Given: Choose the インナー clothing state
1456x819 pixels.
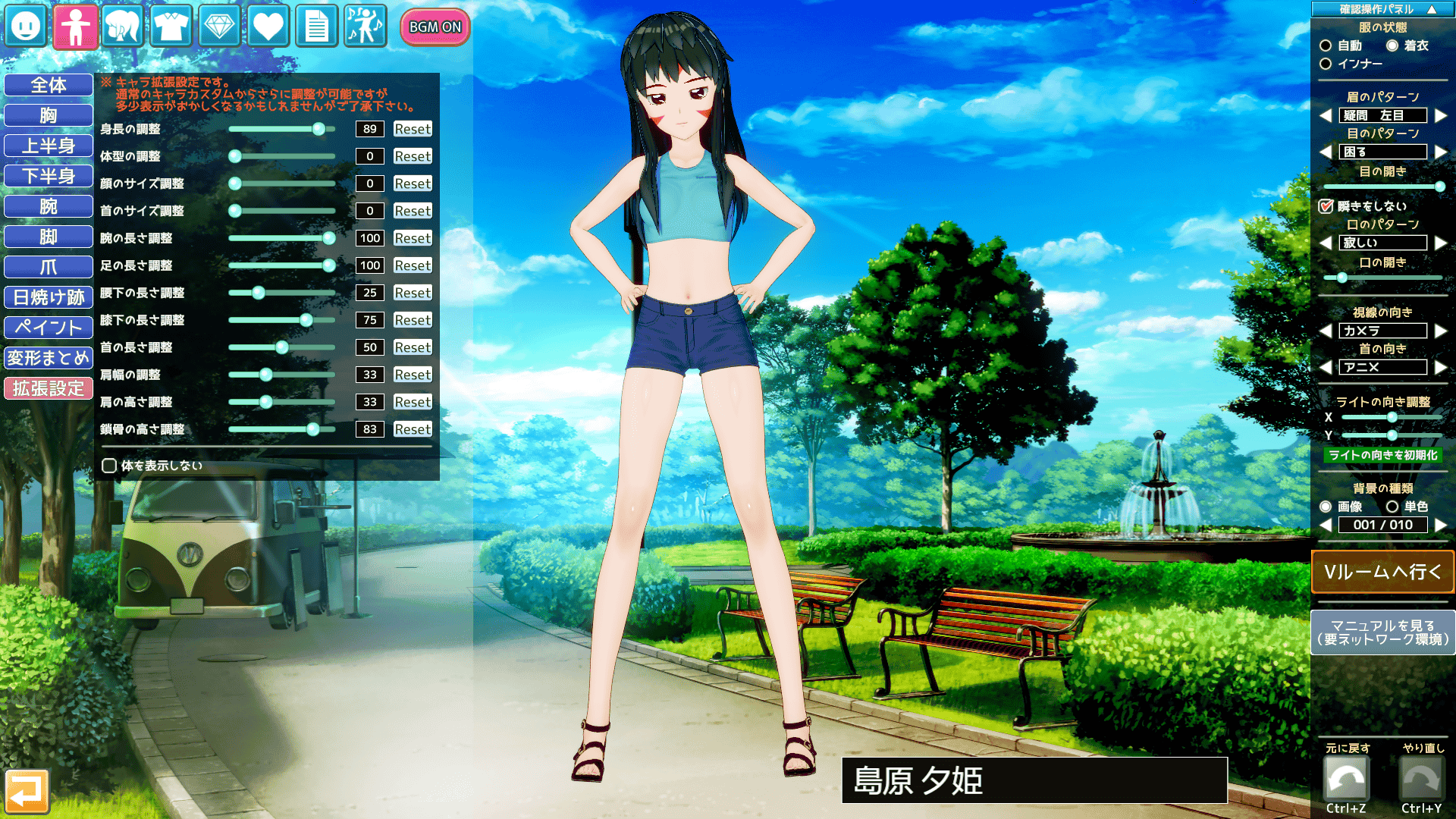Looking at the screenshot, I should pyautogui.click(x=1326, y=64).
